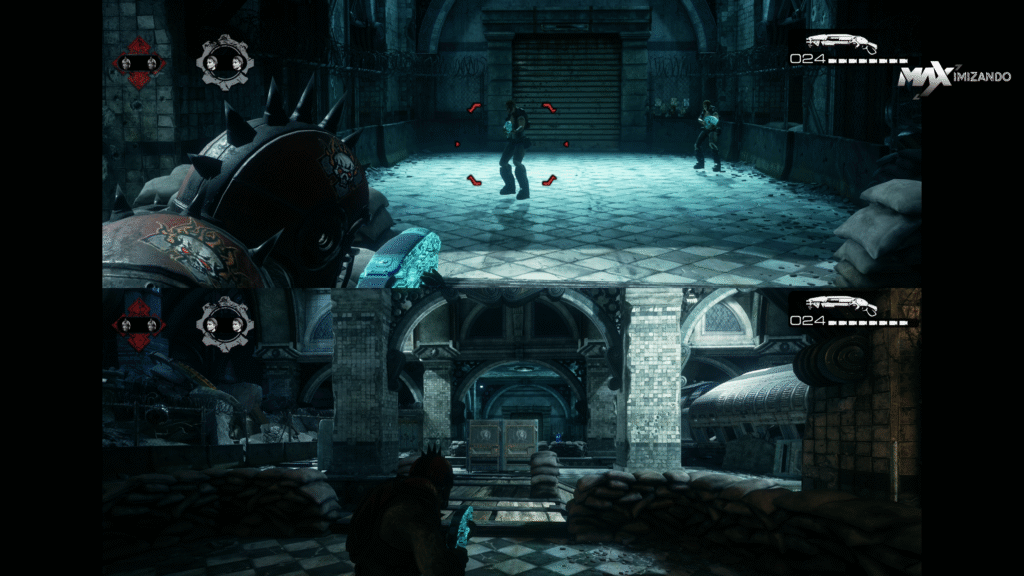Choose the Gnasher shotgun icon in lower split-screen
The height and width of the screenshot is (576, 1024).
click(x=841, y=305)
